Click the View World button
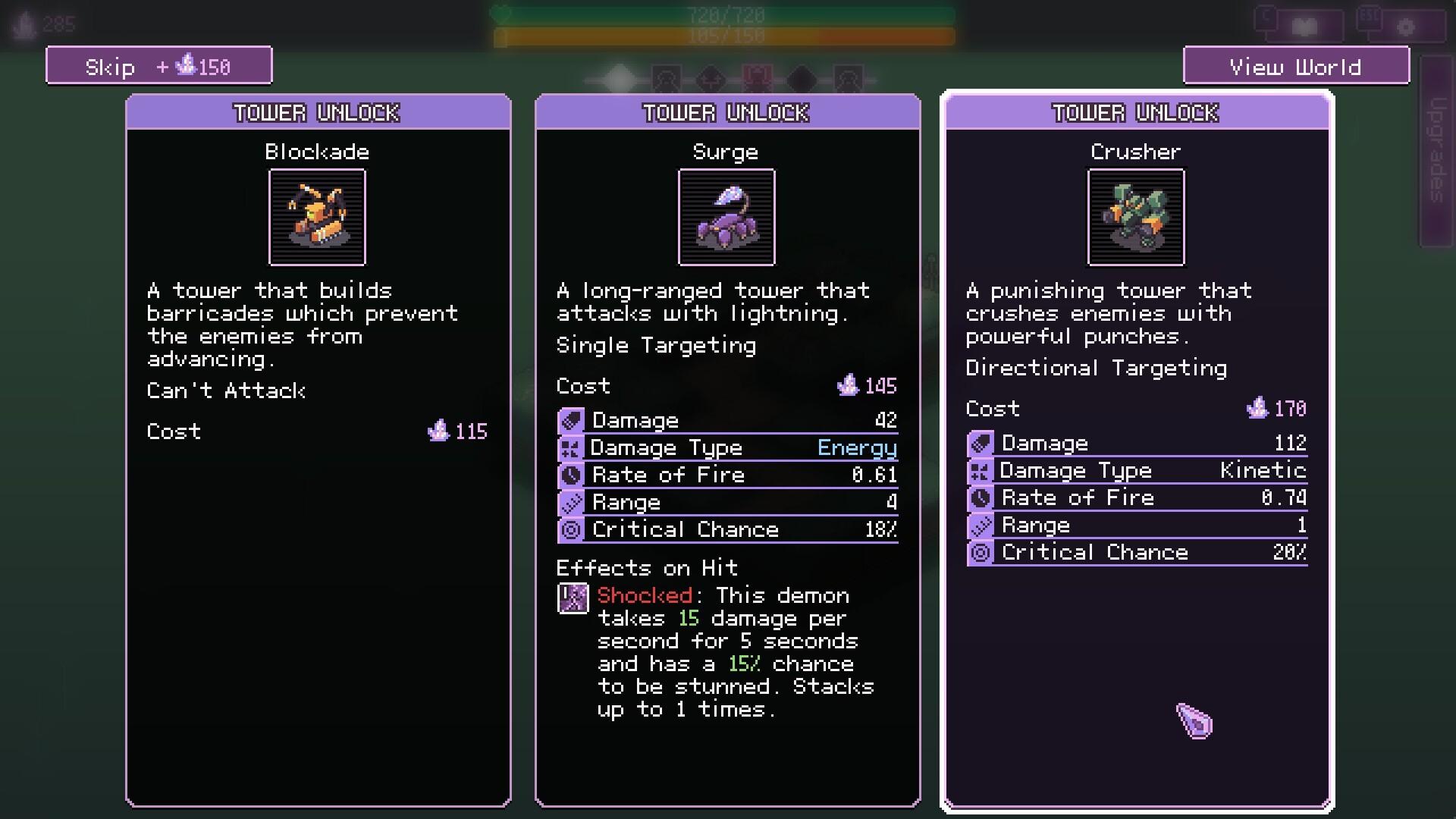Screen dimensions: 1456x819 pos(1295,67)
